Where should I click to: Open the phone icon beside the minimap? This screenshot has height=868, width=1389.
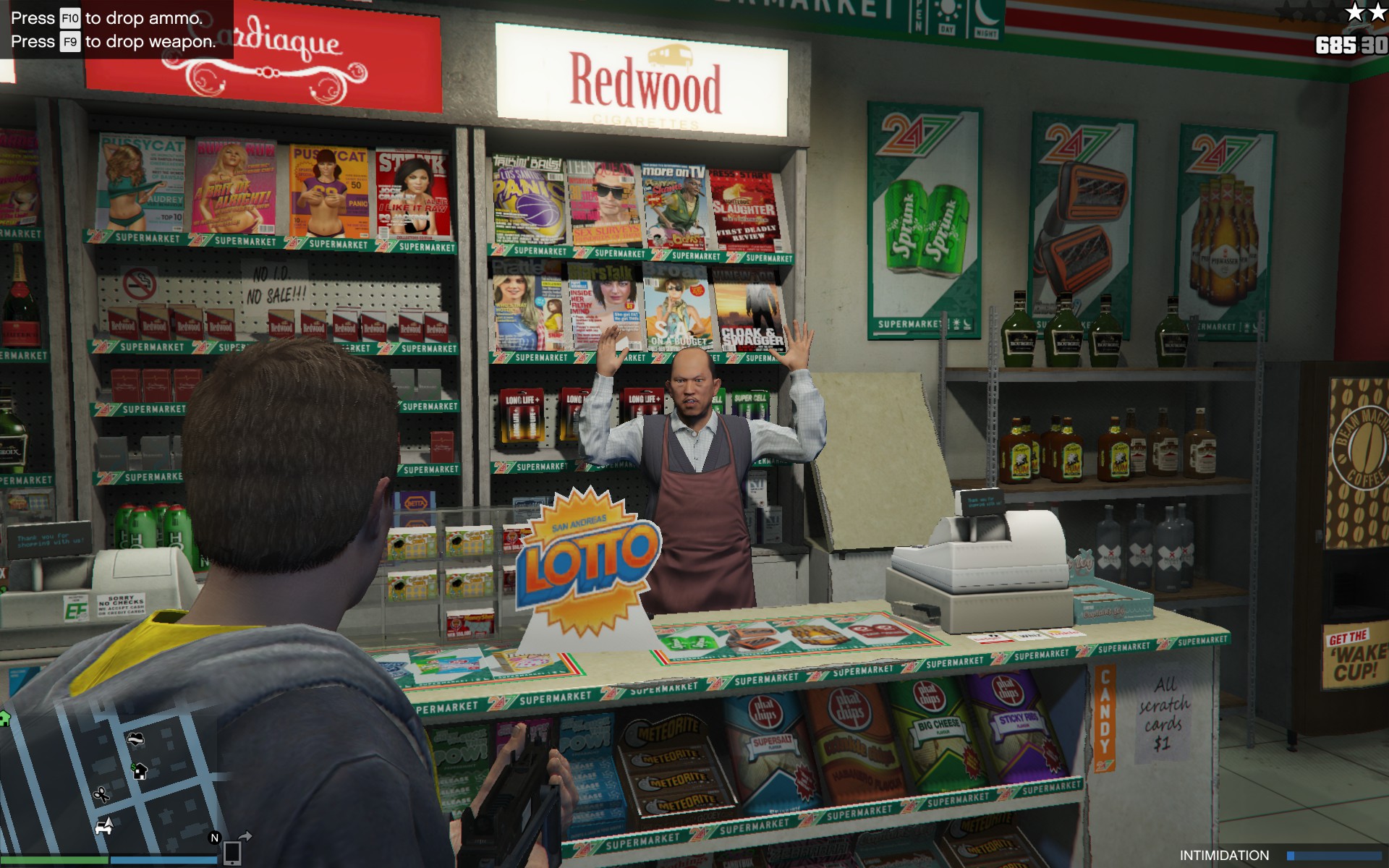(x=232, y=853)
